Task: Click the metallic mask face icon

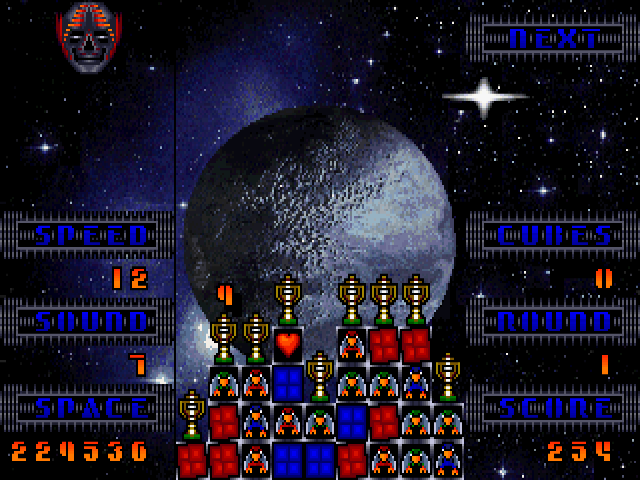Action: (x=89, y=36)
